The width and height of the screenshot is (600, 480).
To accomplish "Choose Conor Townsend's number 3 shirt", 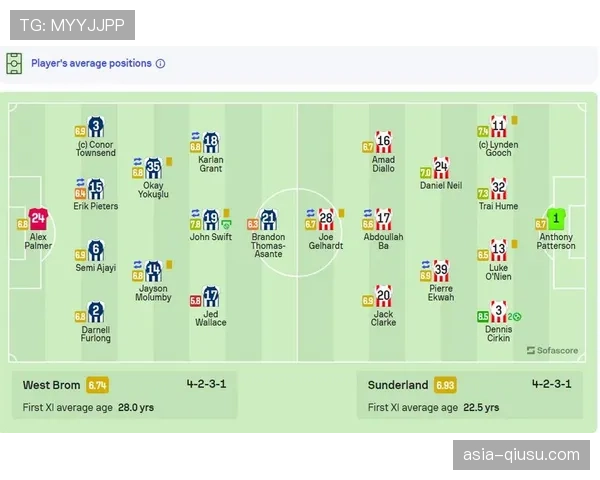I will [x=96, y=127].
